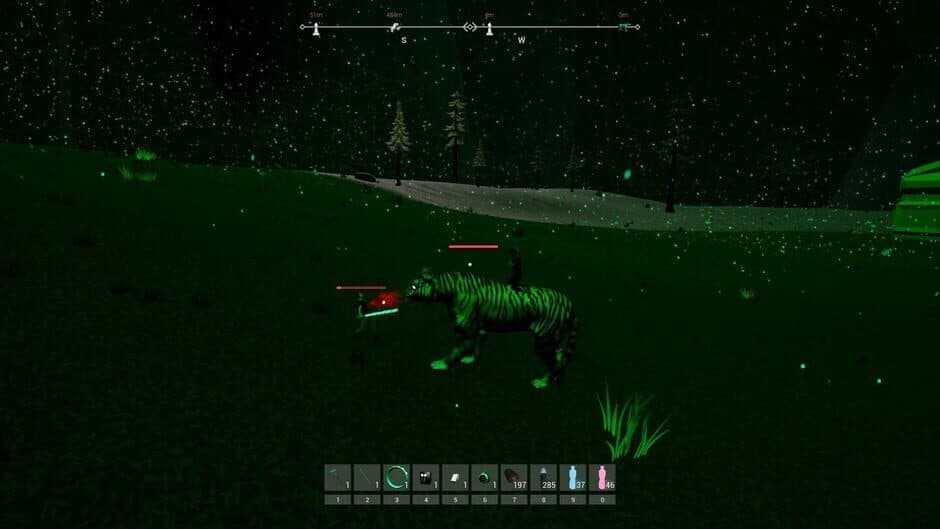Screen dimensions: 940x529
Task: Choose the pink bottle in the hotbar
Action: click(601, 477)
